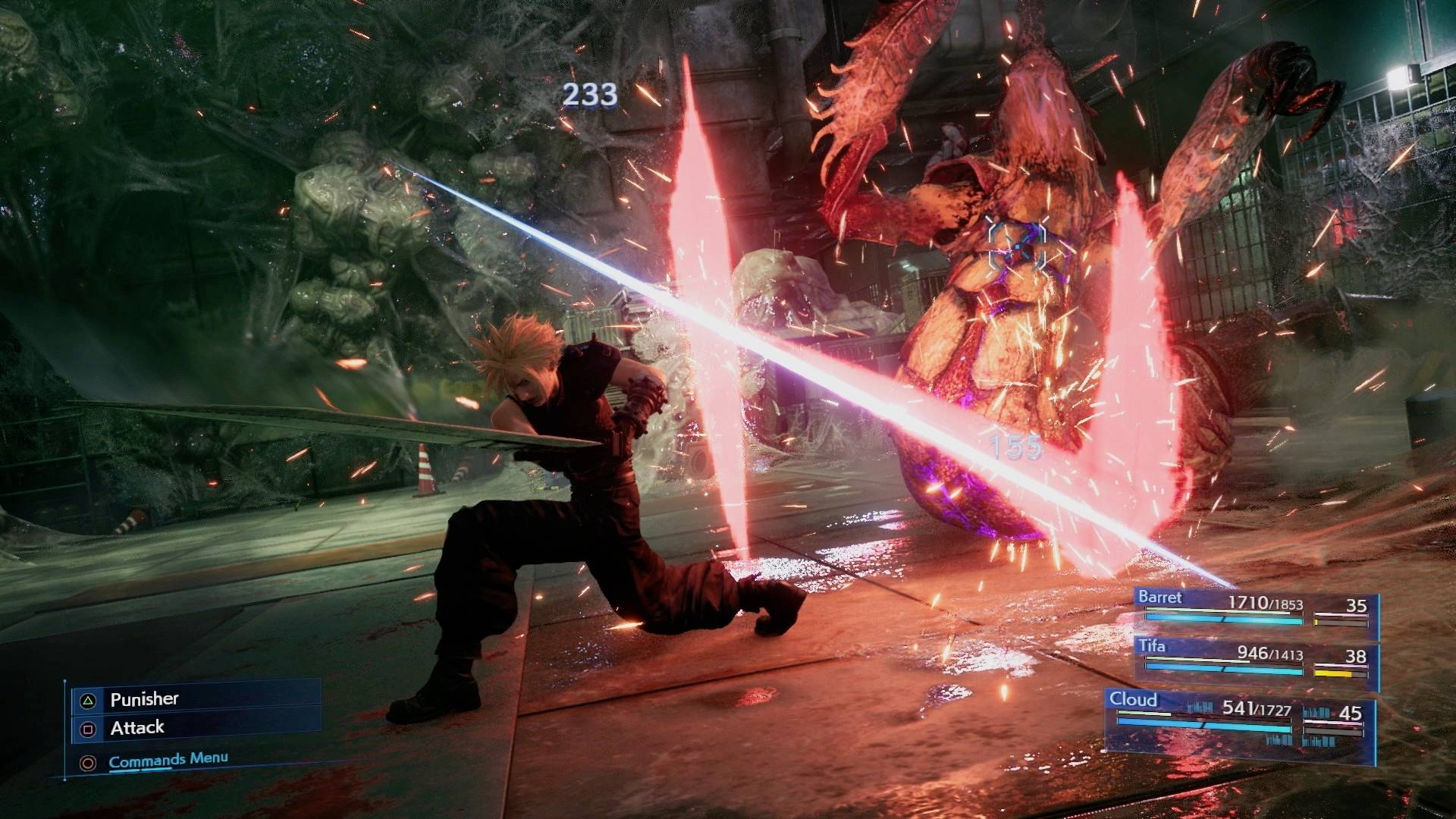Image resolution: width=1456 pixels, height=819 pixels.
Task: Click Tifa's name label in her status plate
Action: pos(1153,647)
